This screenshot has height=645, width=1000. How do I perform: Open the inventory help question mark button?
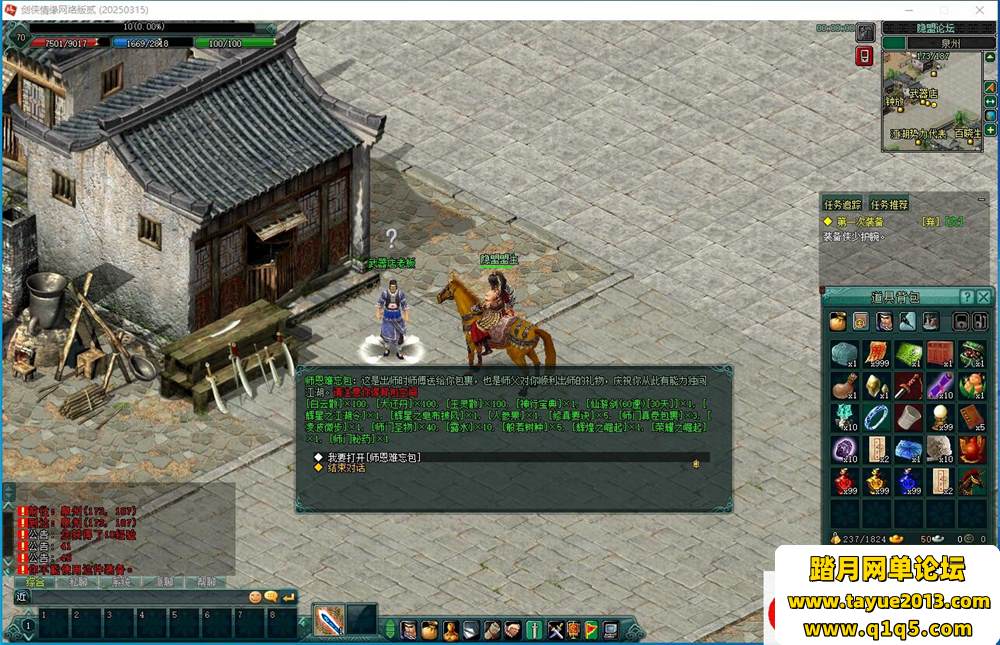(x=967, y=297)
